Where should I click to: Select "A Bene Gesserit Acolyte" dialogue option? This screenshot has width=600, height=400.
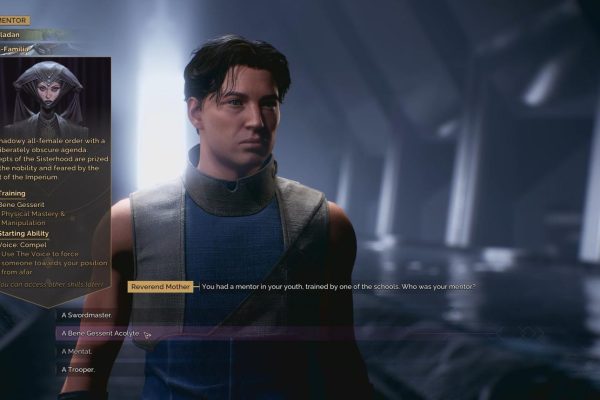pyautogui.click(x=100, y=333)
